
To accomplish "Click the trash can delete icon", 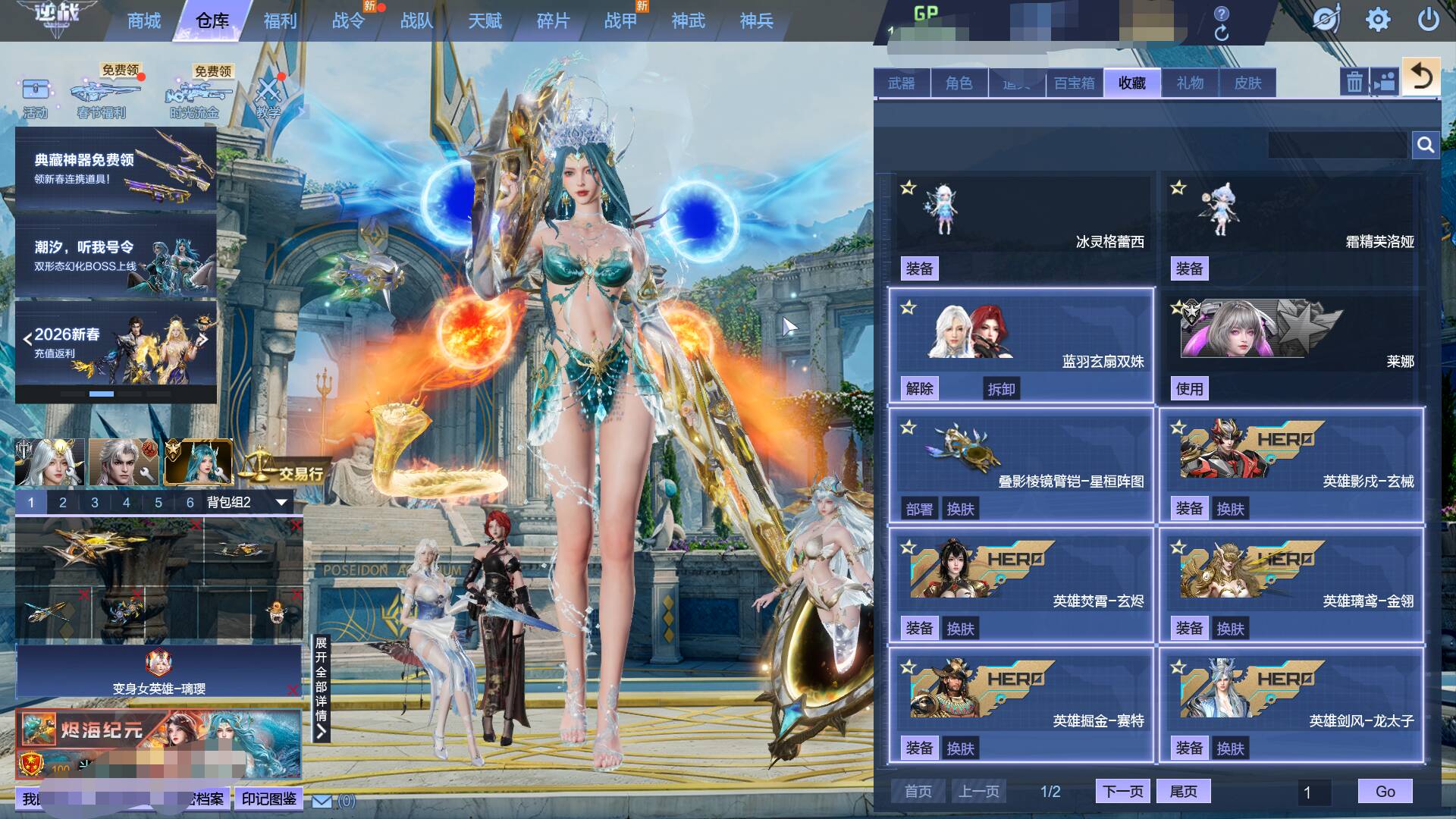I will (1354, 82).
